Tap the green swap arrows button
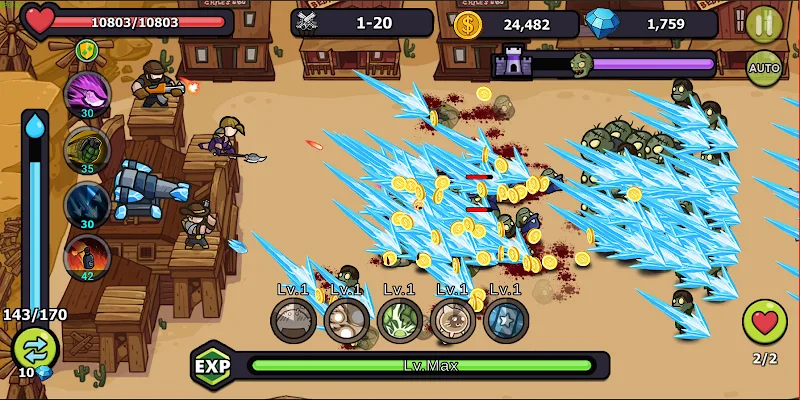The height and width of the screenshot is (400, 800). (x=35, y=349)
